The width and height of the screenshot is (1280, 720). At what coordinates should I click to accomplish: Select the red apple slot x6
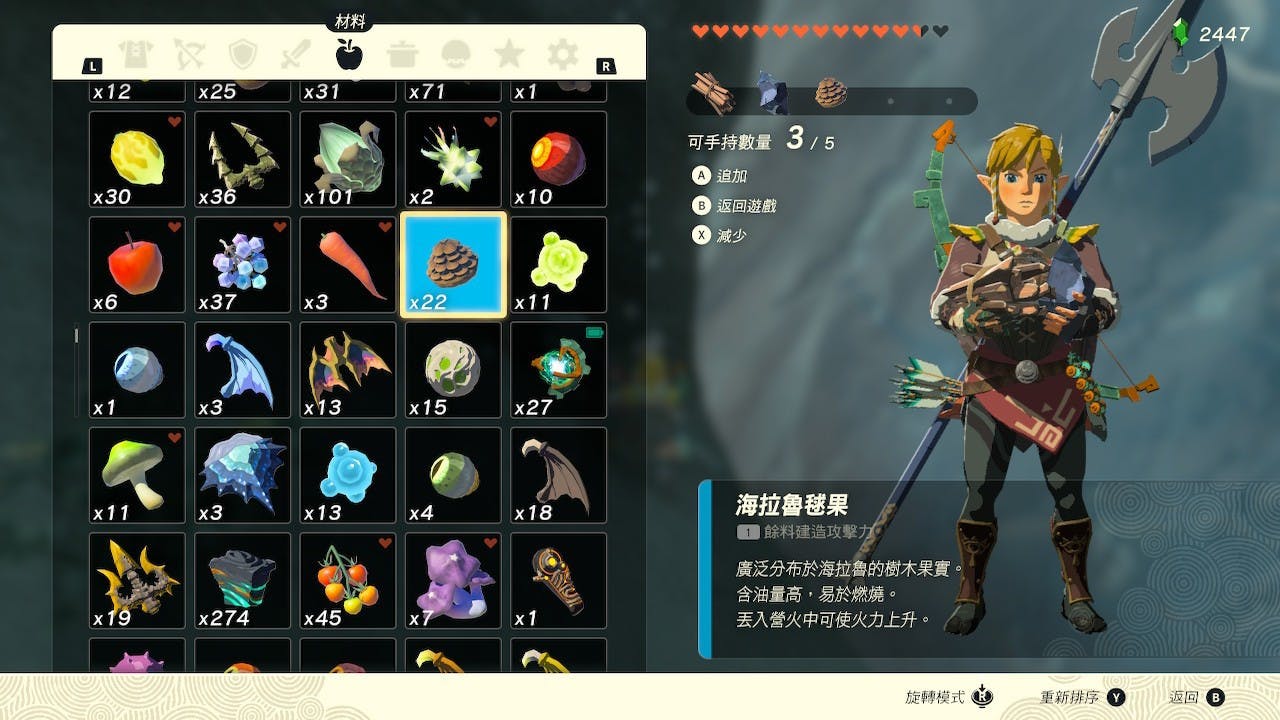(x=137, y=265)
